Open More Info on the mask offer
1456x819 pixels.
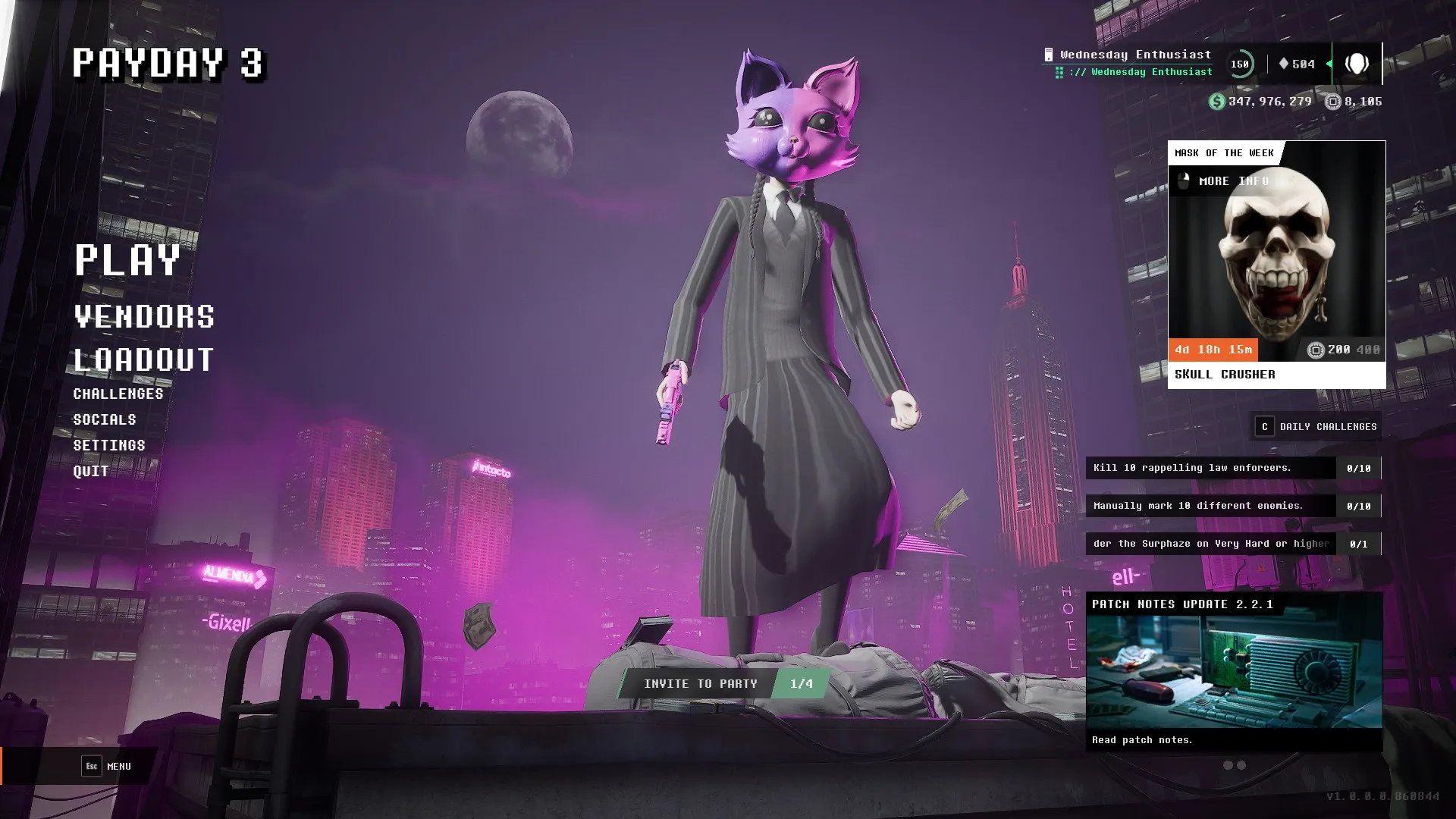[x=1225, y=181]
